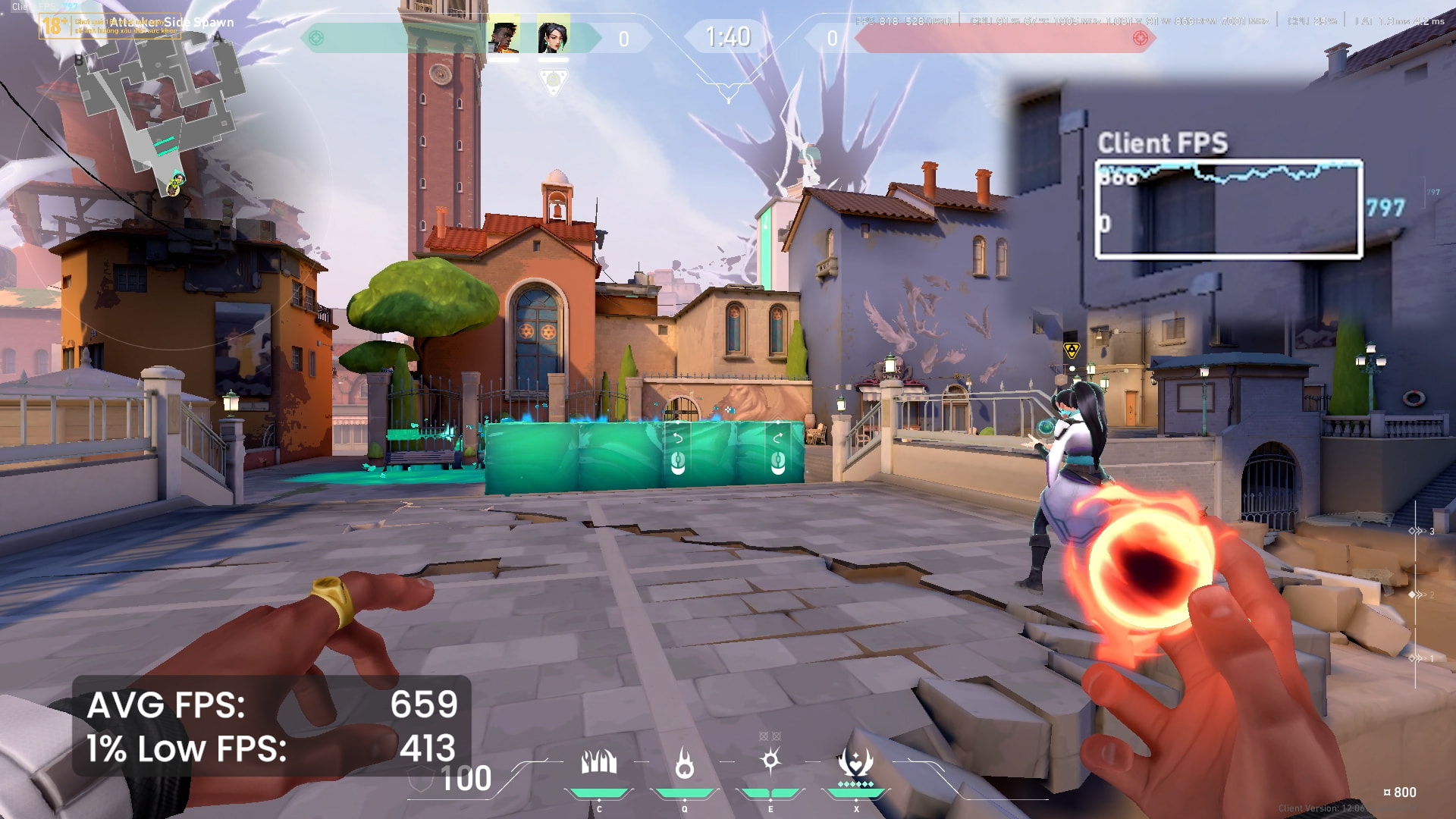Click the Client FPS graph panel
This screenshot has height=819, width=1456.
point(1228,209)
